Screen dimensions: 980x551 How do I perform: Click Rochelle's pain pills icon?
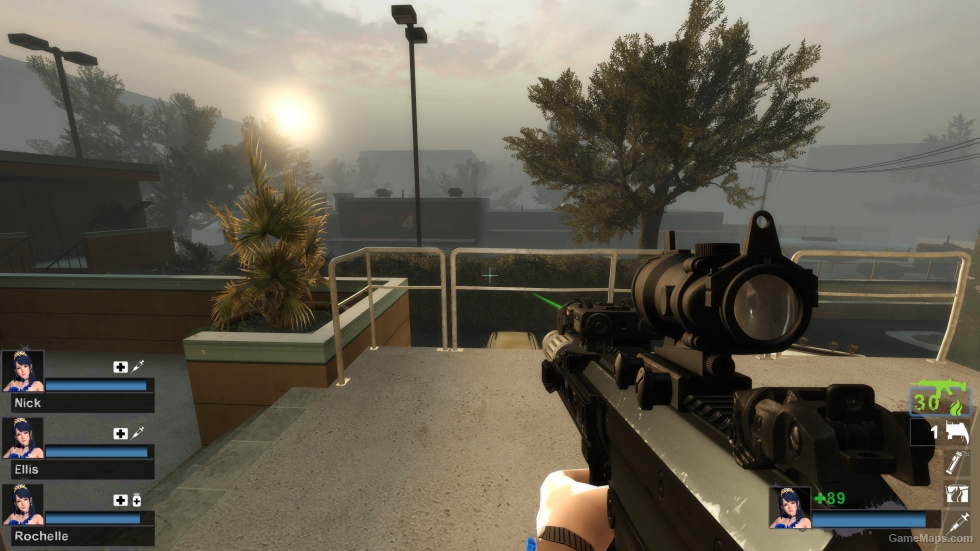pos(137,500)
